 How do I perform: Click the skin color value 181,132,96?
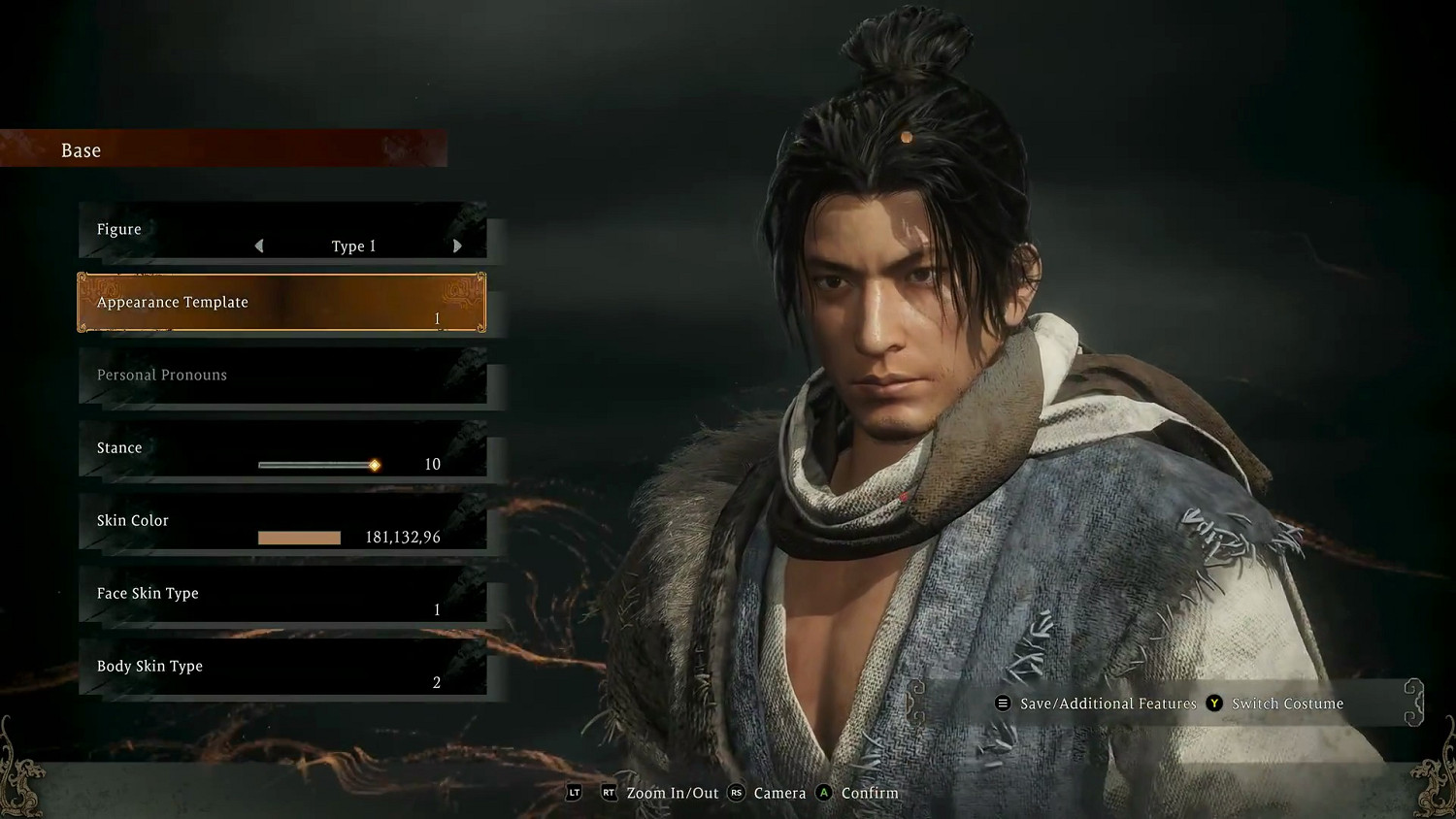[x=402, y=537]
